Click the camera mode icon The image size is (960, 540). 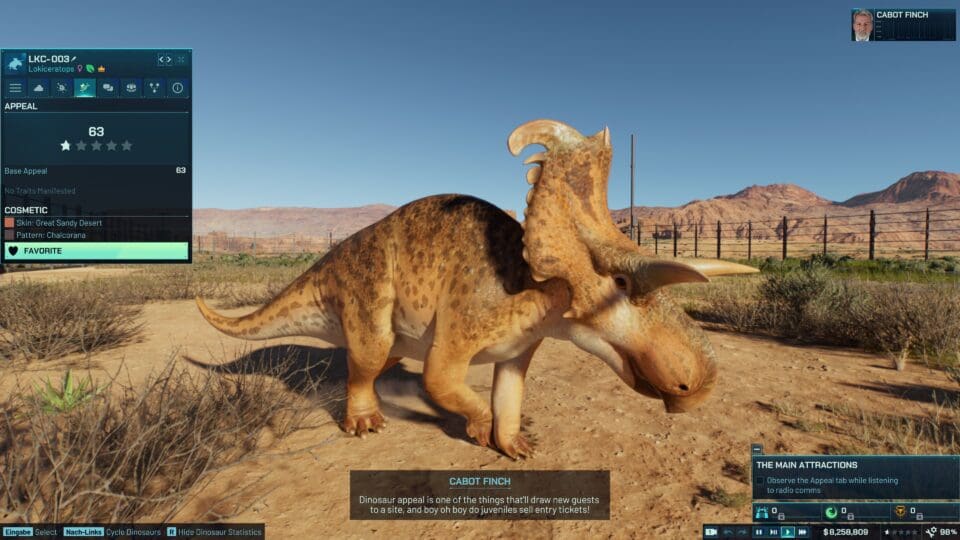712,532
